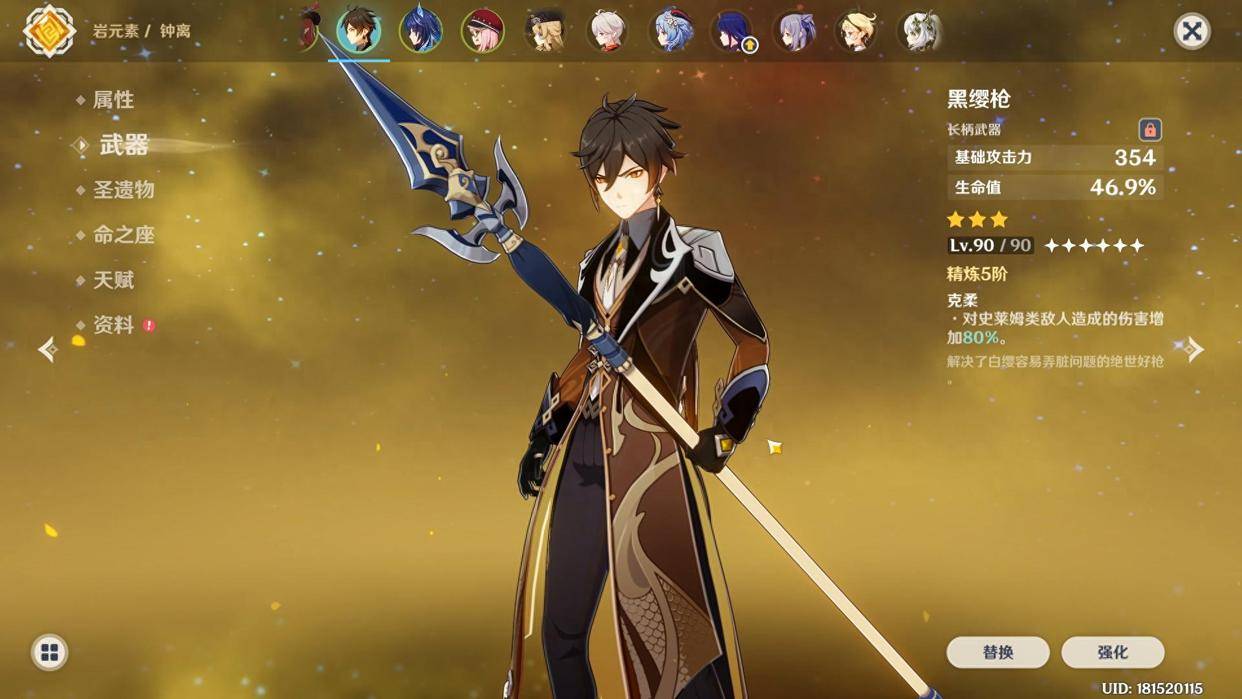Select the white-haired portrait with leaf ornament
This screenshot has width=1242, height=699.
(x=920, y=31)
